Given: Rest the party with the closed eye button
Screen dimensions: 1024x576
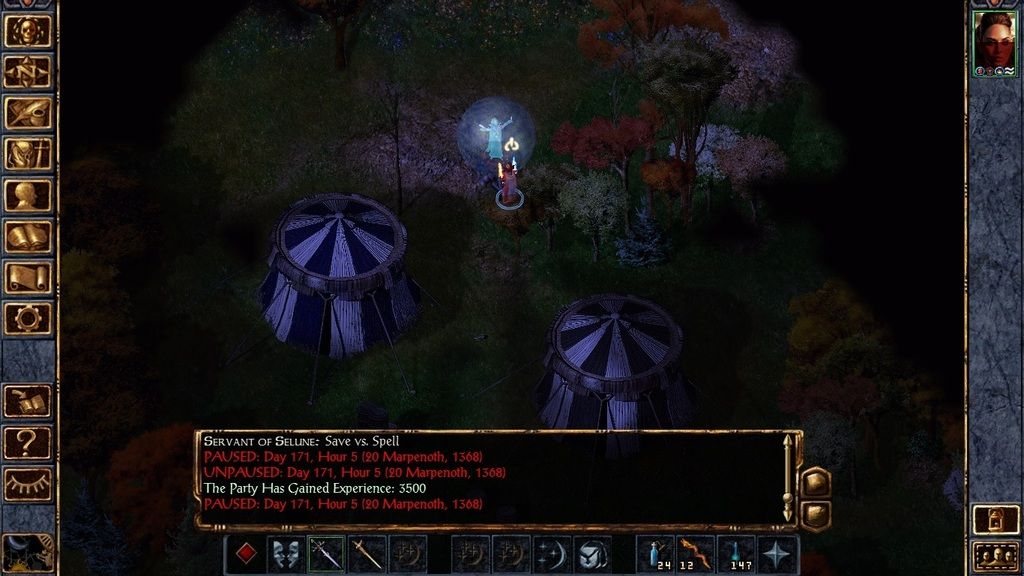Looking at the screenshot, I should click(x=28, y=483).
